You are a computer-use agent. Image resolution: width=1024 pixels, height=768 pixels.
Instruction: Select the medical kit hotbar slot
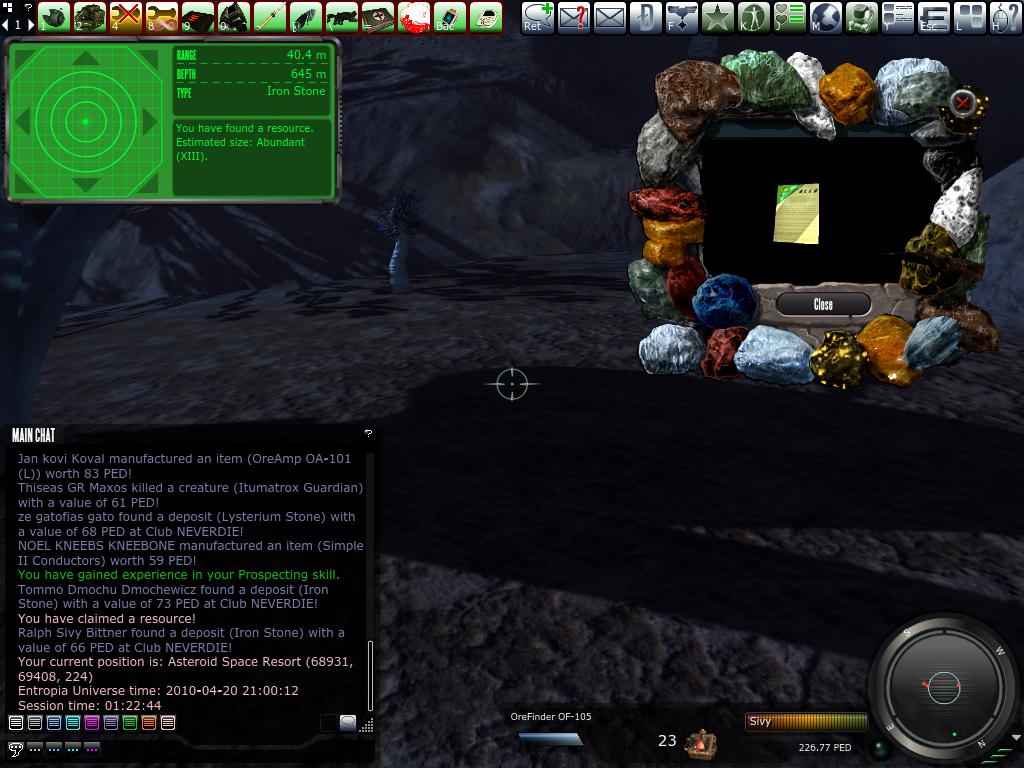point(377,17)
